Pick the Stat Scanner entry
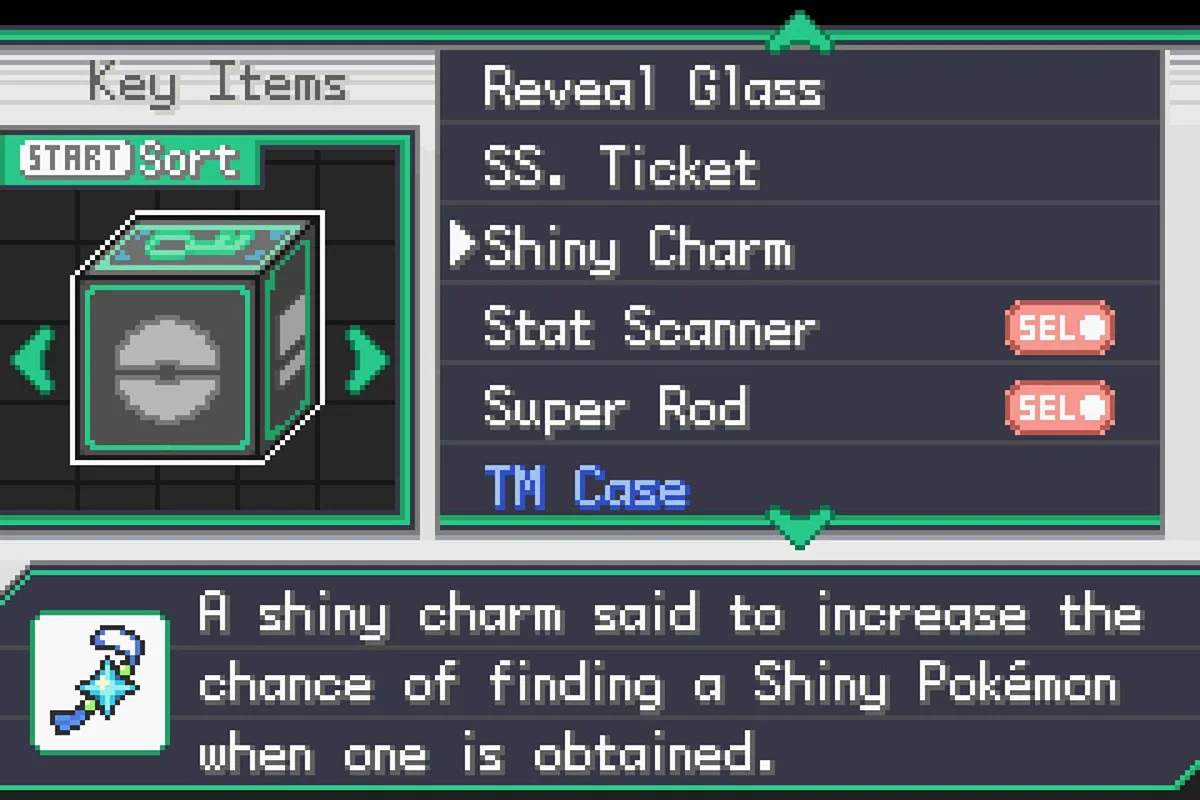Screen dimensions: 1200x800 [x=649, y=328]
